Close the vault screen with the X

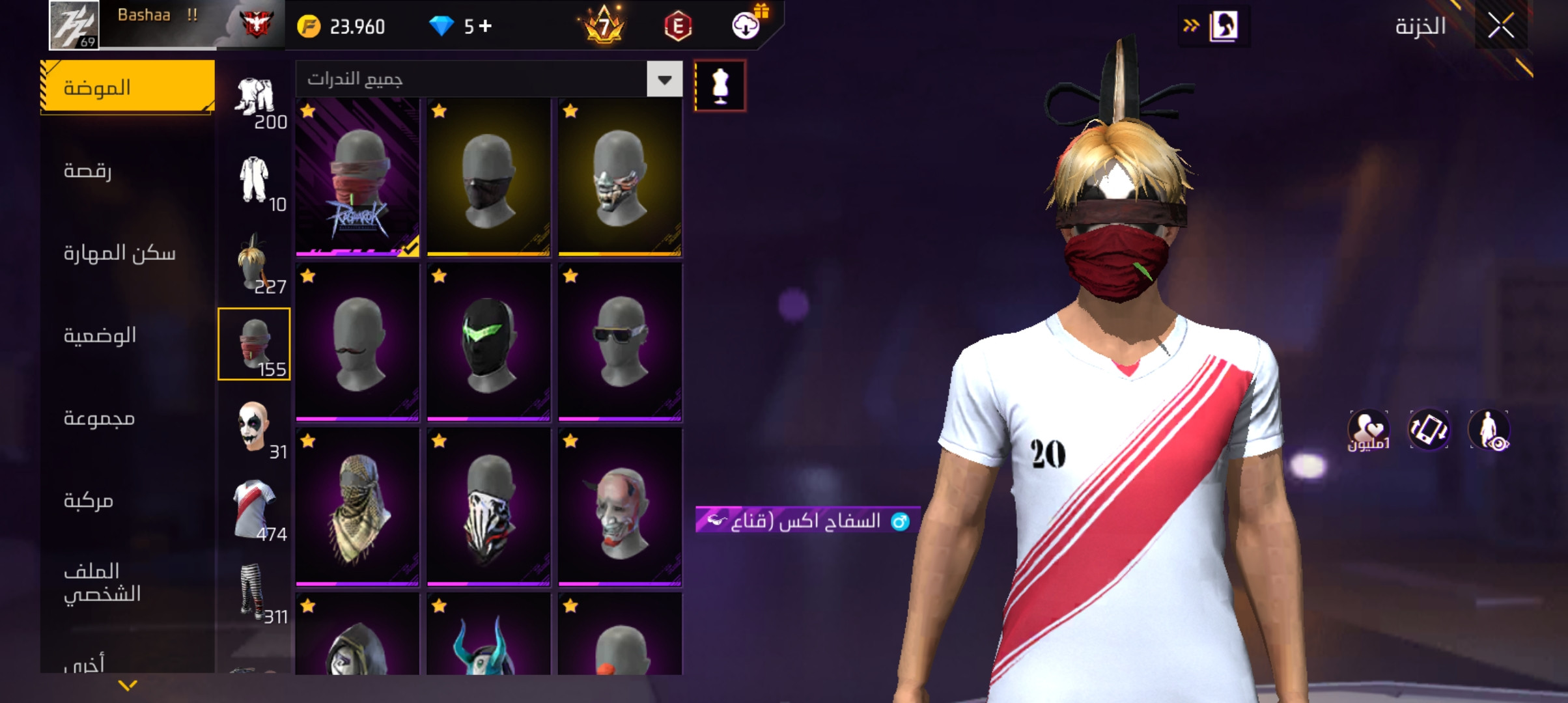1501,27
